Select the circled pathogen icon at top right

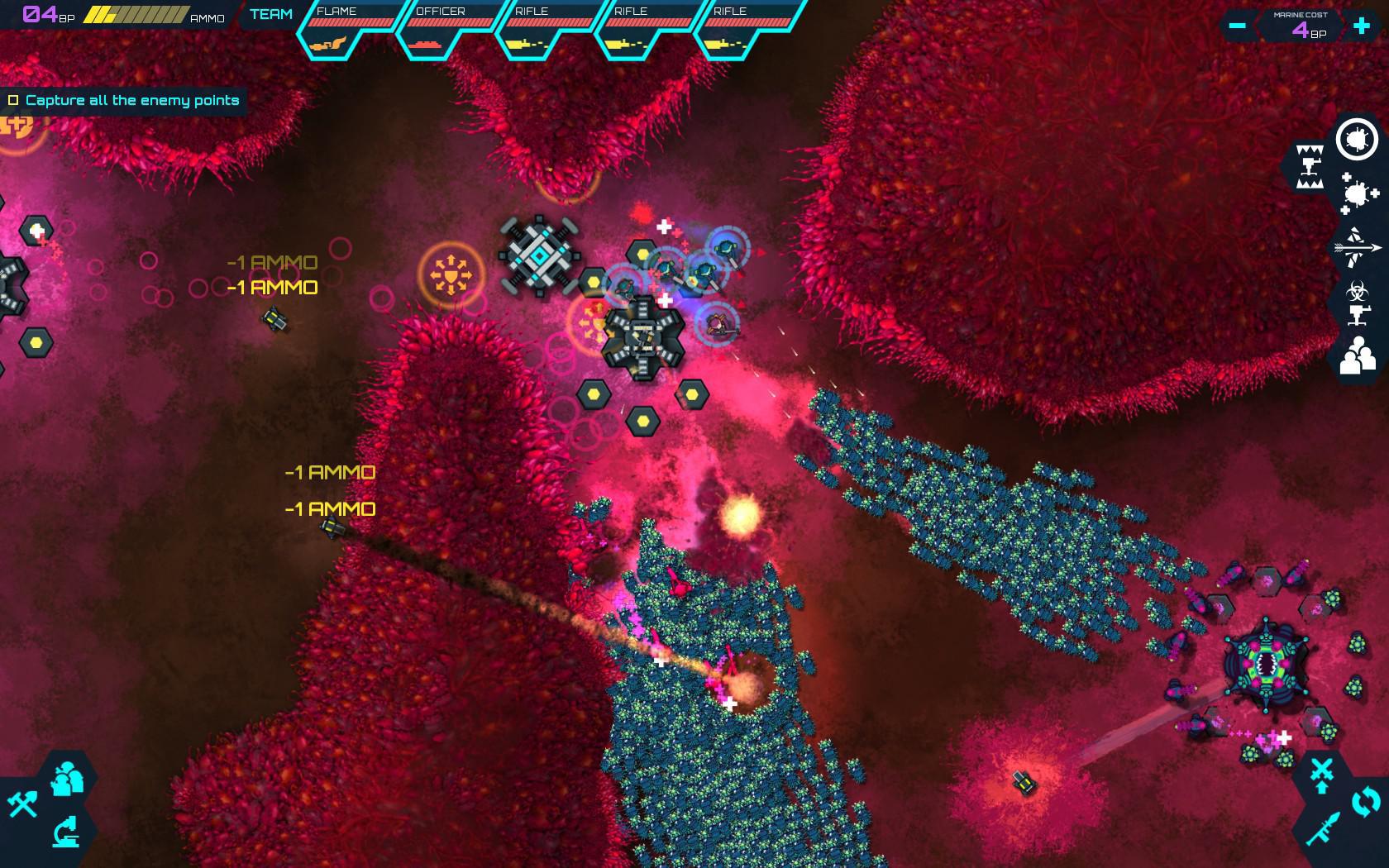pos(1356,139)
